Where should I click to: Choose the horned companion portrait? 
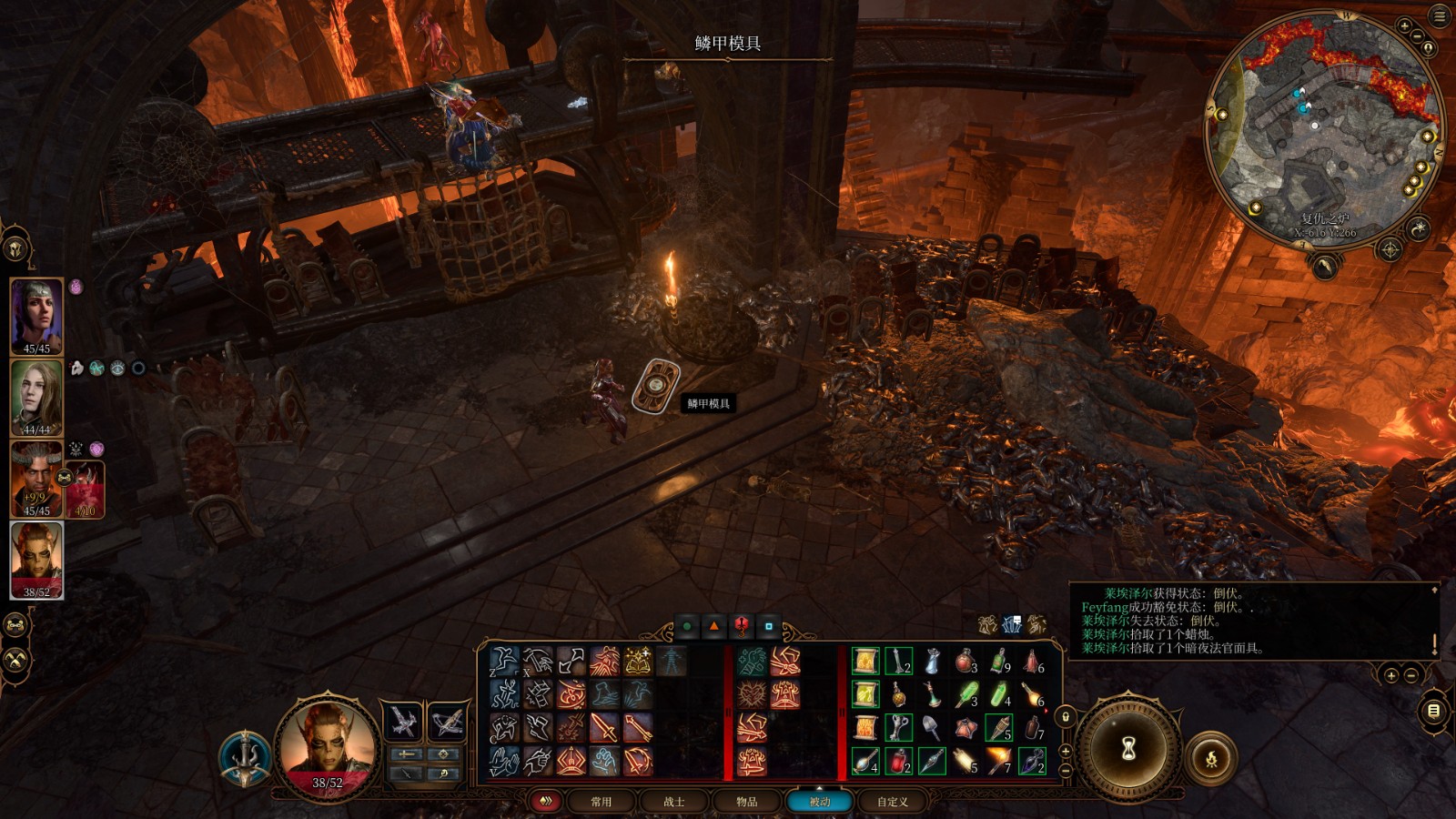pos(35,477)
